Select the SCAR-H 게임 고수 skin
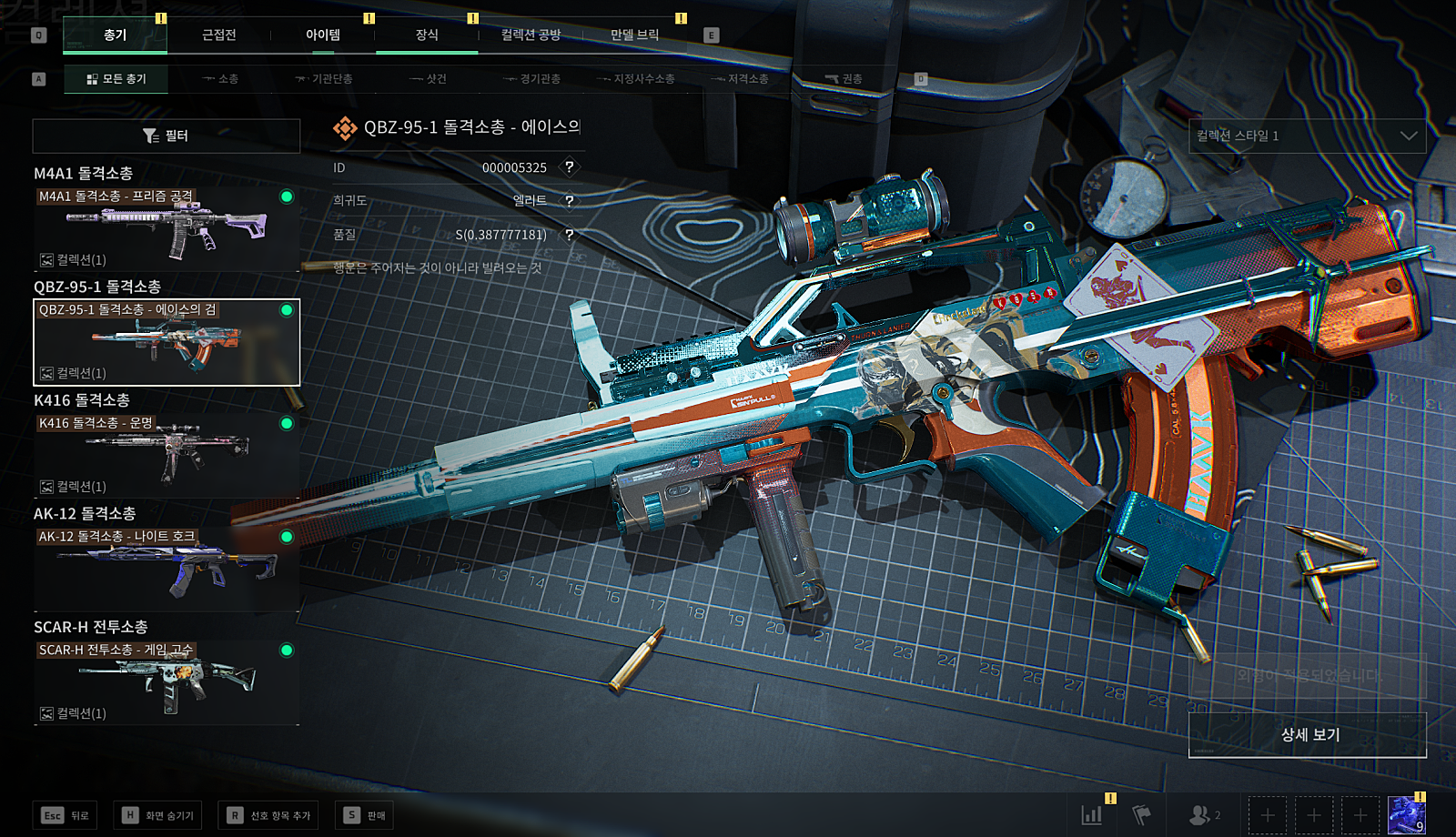 click(167, 682)
